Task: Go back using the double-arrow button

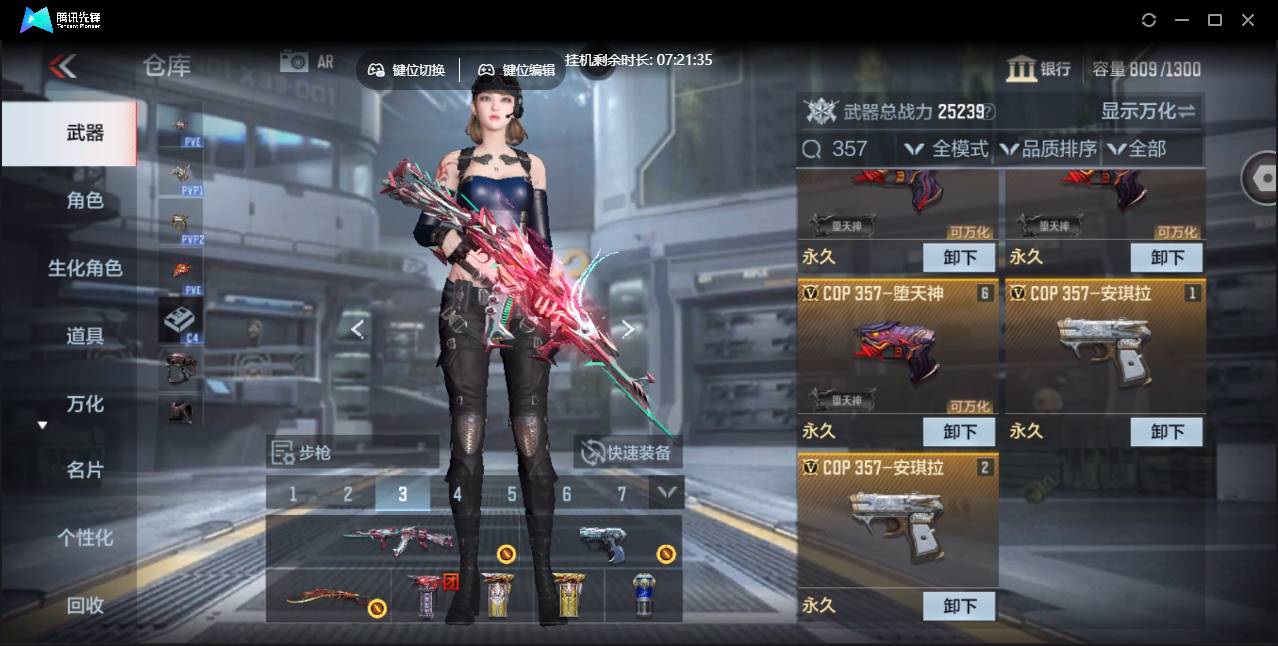Action: pyautogui.click(x=62, y=67)
